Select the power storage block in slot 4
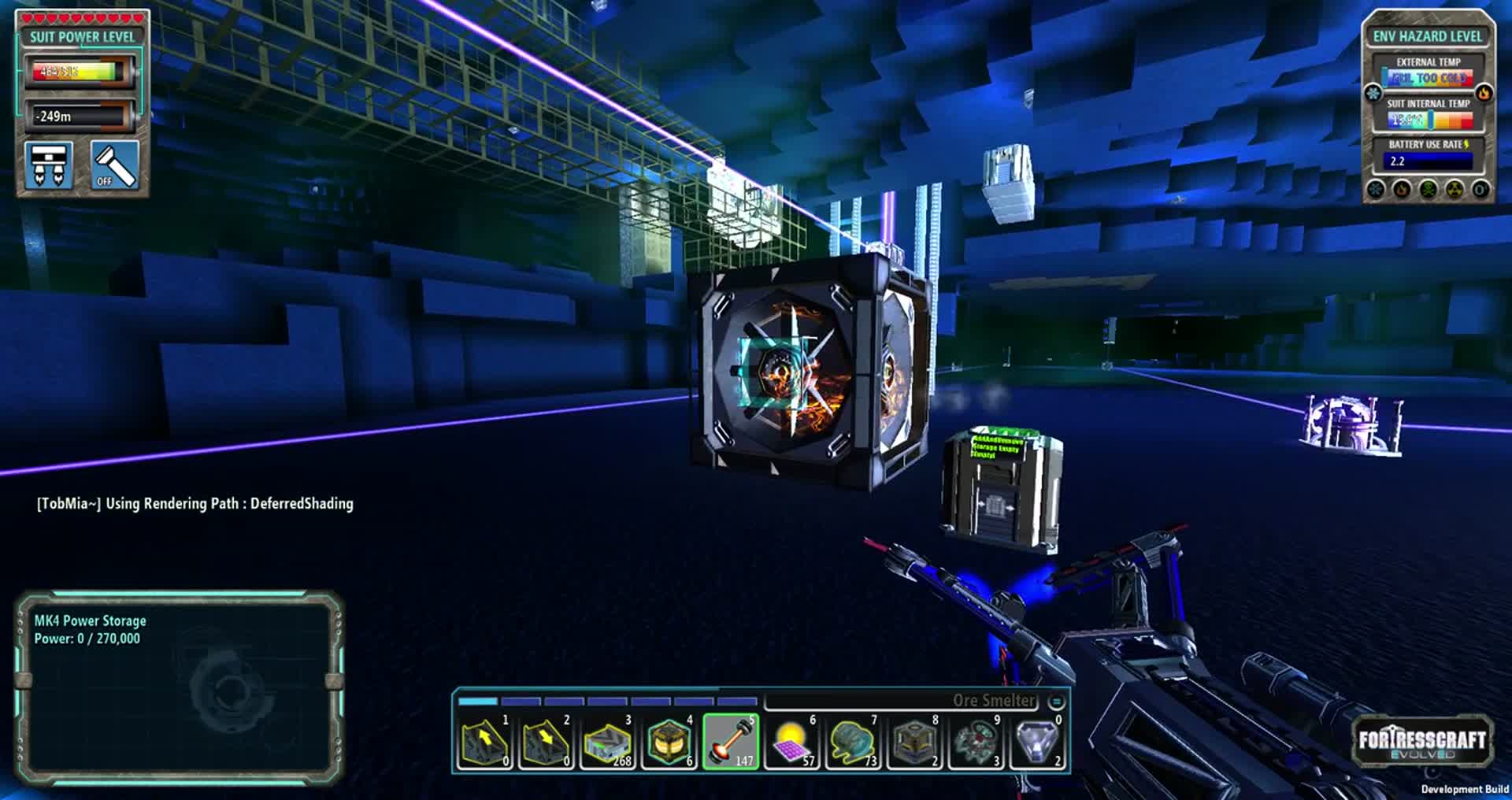This screenshot has width=1512, height=800. (x=669, y=742)
